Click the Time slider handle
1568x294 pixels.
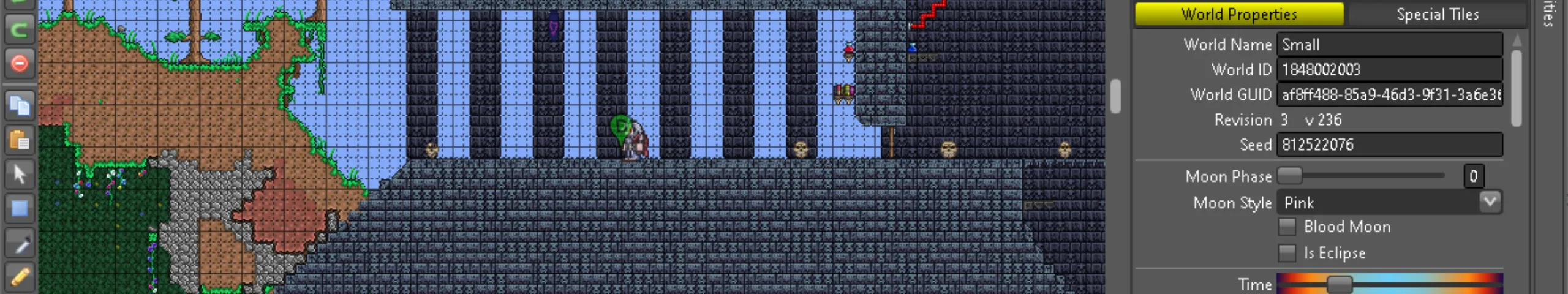(1339, 284)
